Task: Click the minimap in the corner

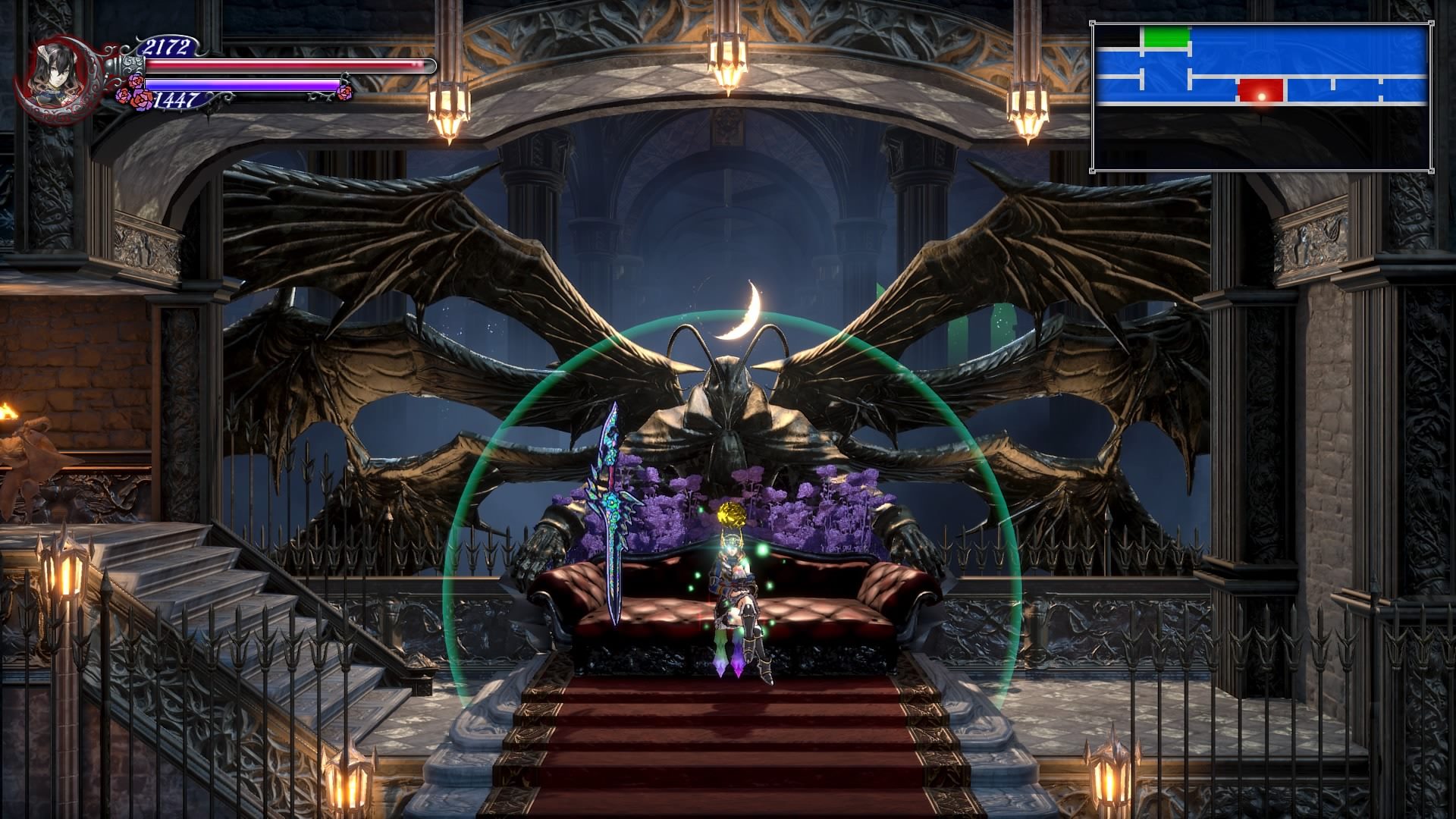Action: click(x=1260, y=96)
